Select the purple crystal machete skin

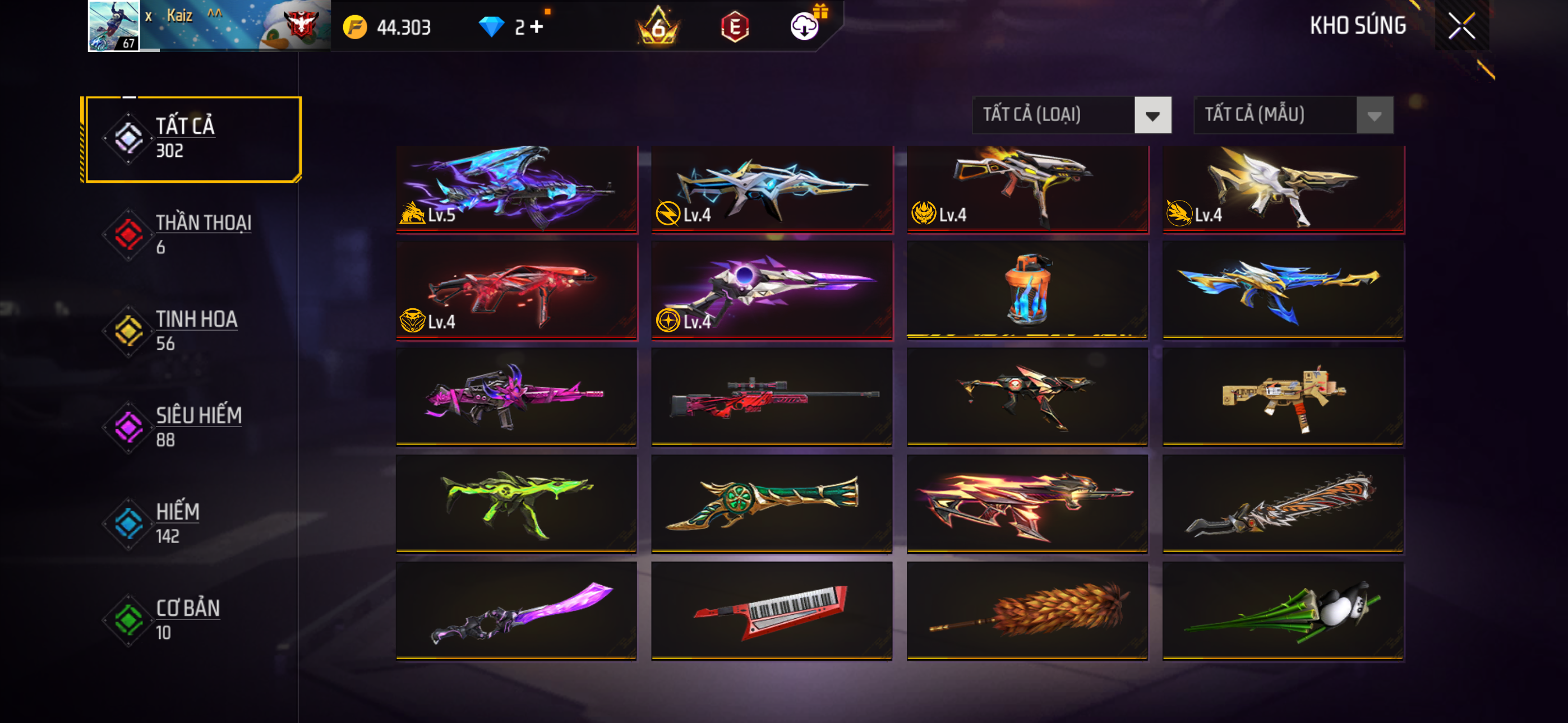[516, 610]
